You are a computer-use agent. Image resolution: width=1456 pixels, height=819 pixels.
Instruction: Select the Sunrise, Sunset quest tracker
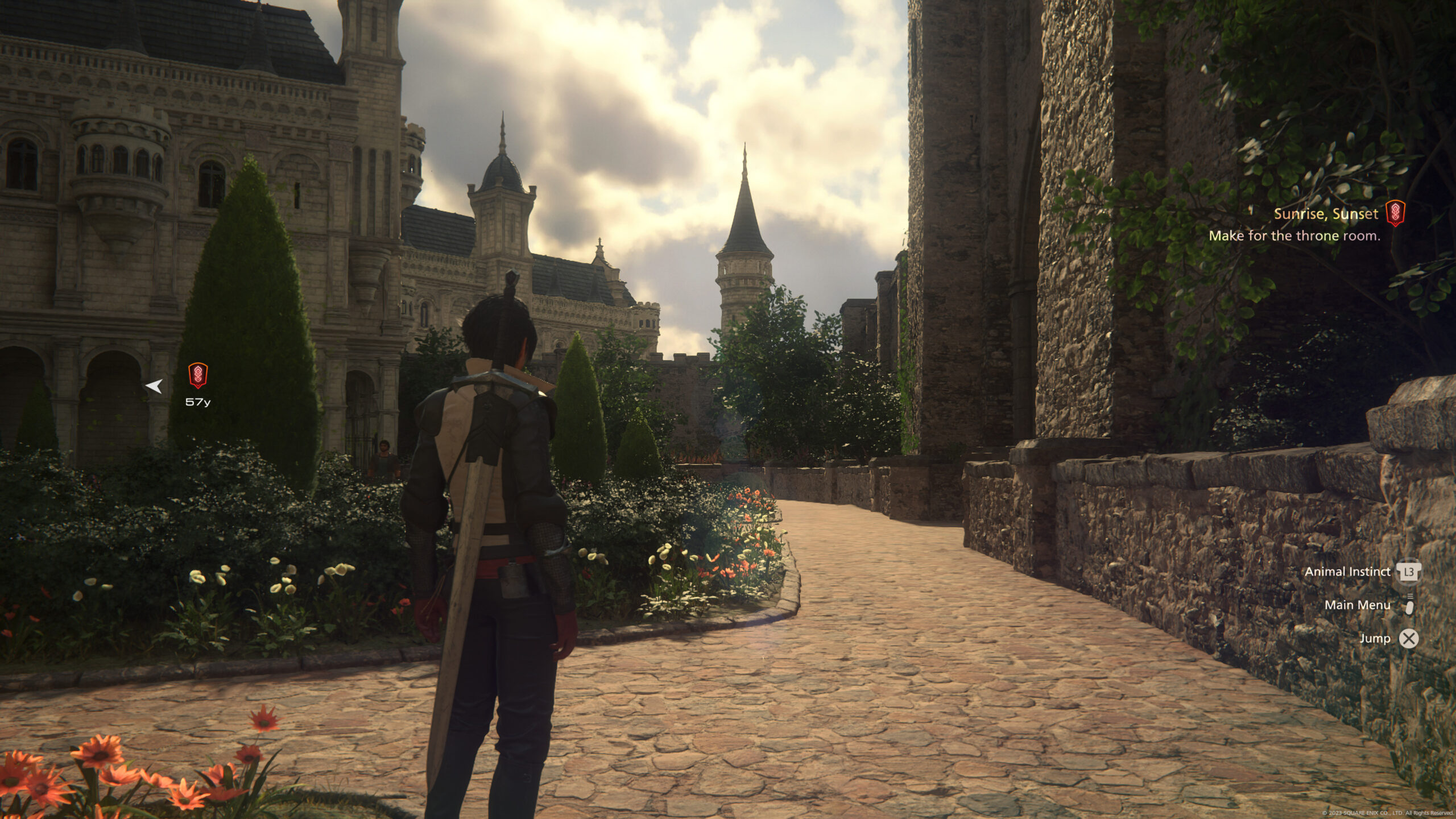[x=1326, y=214]
